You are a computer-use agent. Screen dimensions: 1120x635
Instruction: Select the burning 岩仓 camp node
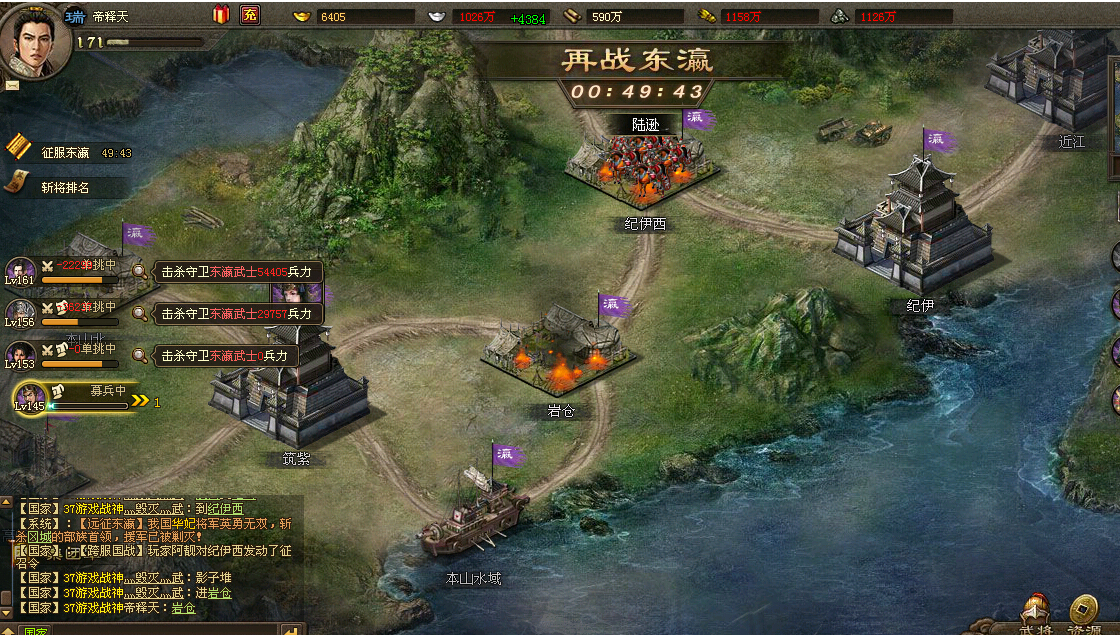[558, 350]
